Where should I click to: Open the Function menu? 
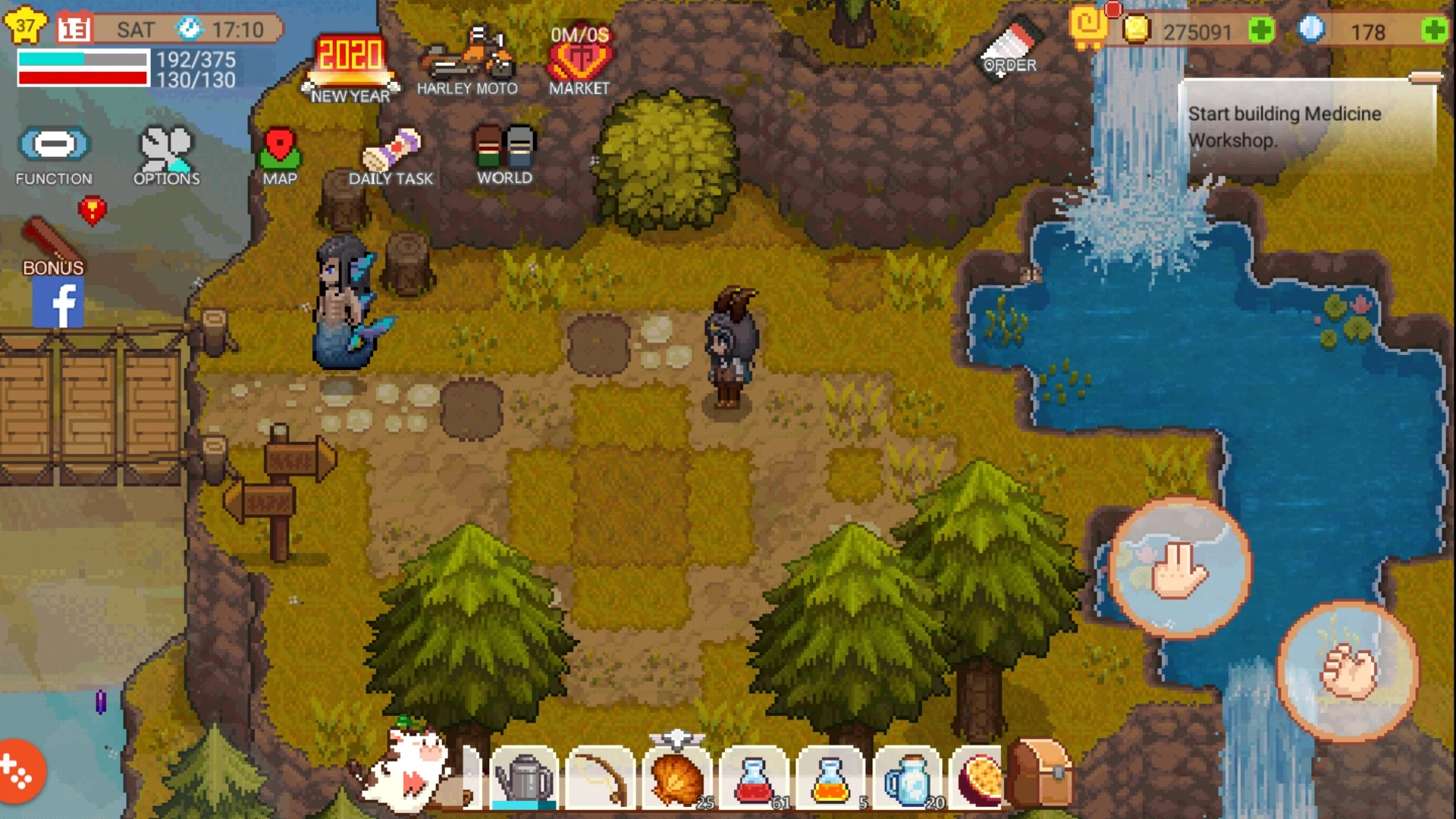pos(53,146)
